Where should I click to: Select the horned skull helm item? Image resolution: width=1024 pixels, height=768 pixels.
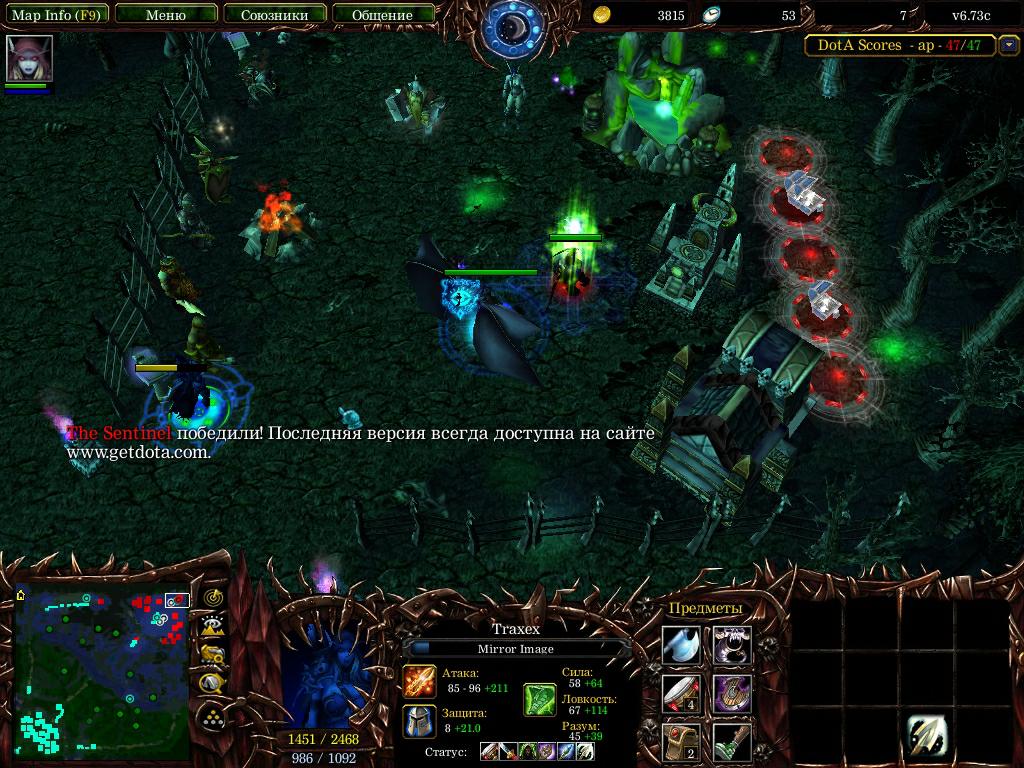[x=732, y=645]
